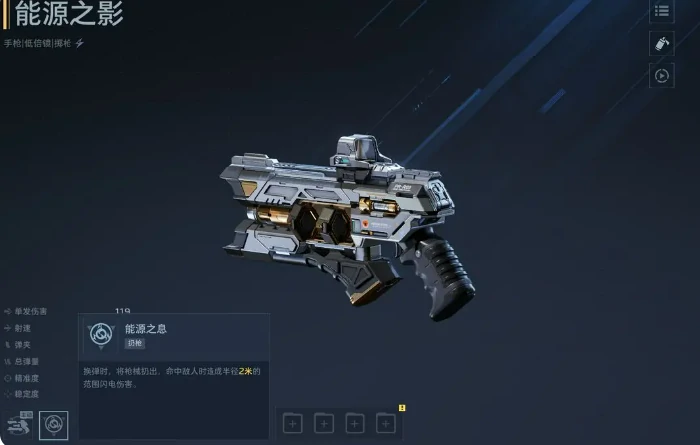
Task: Play the weapon preview video
Action: 661,75
